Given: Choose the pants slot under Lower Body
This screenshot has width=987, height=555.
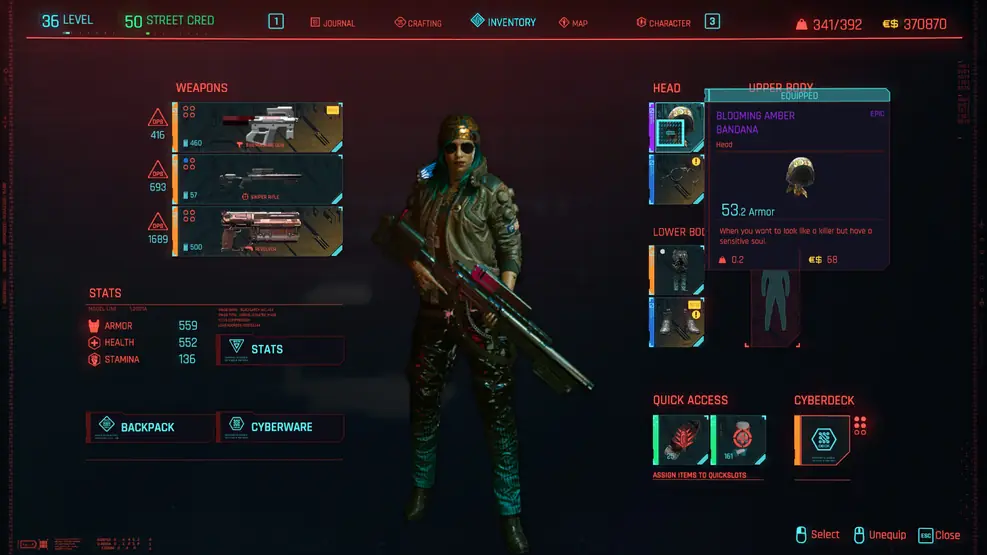Looking at the screenshot, I should (x=677, y=270).
